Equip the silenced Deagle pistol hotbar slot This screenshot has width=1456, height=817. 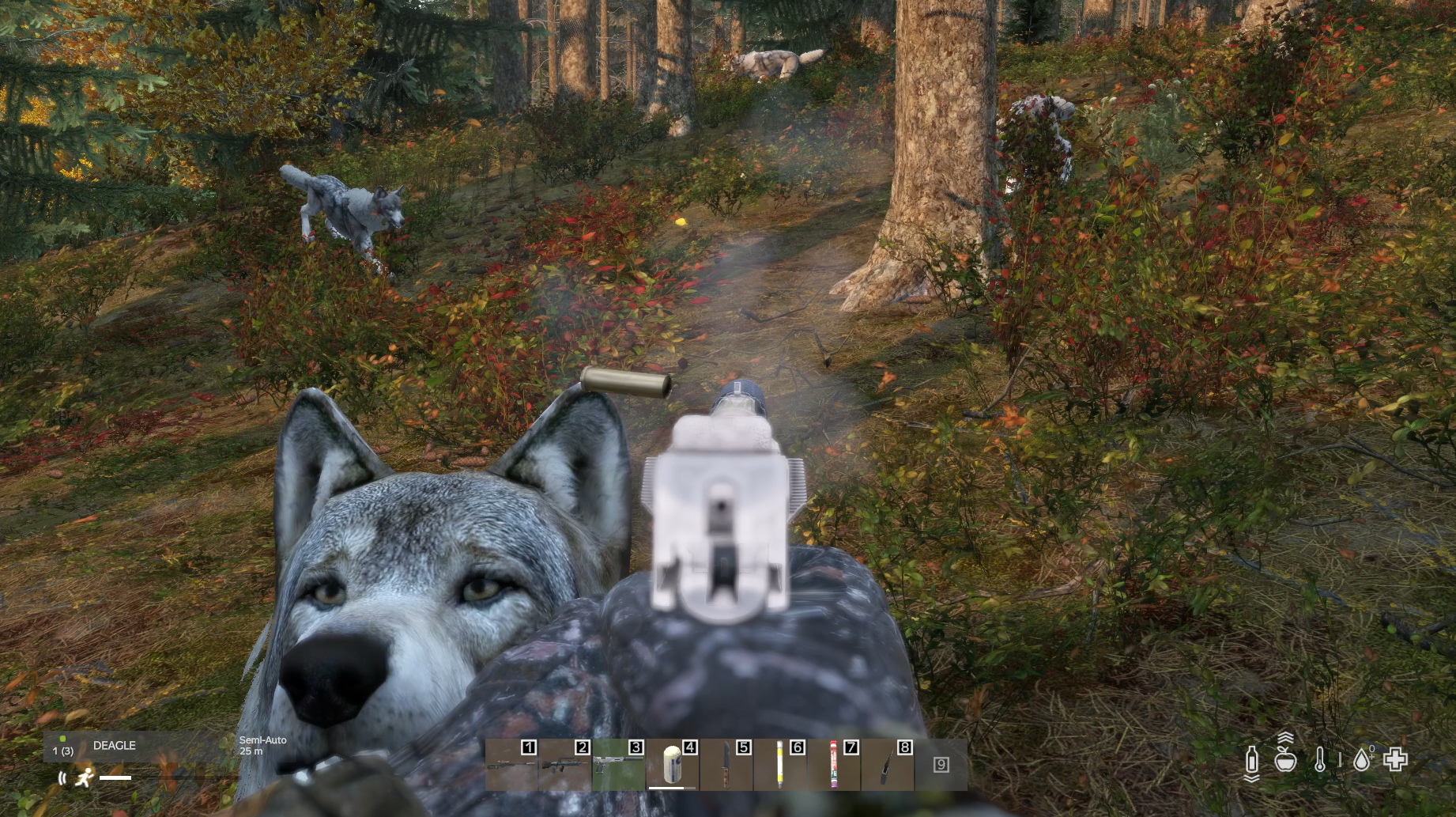(x=618, y=765)
